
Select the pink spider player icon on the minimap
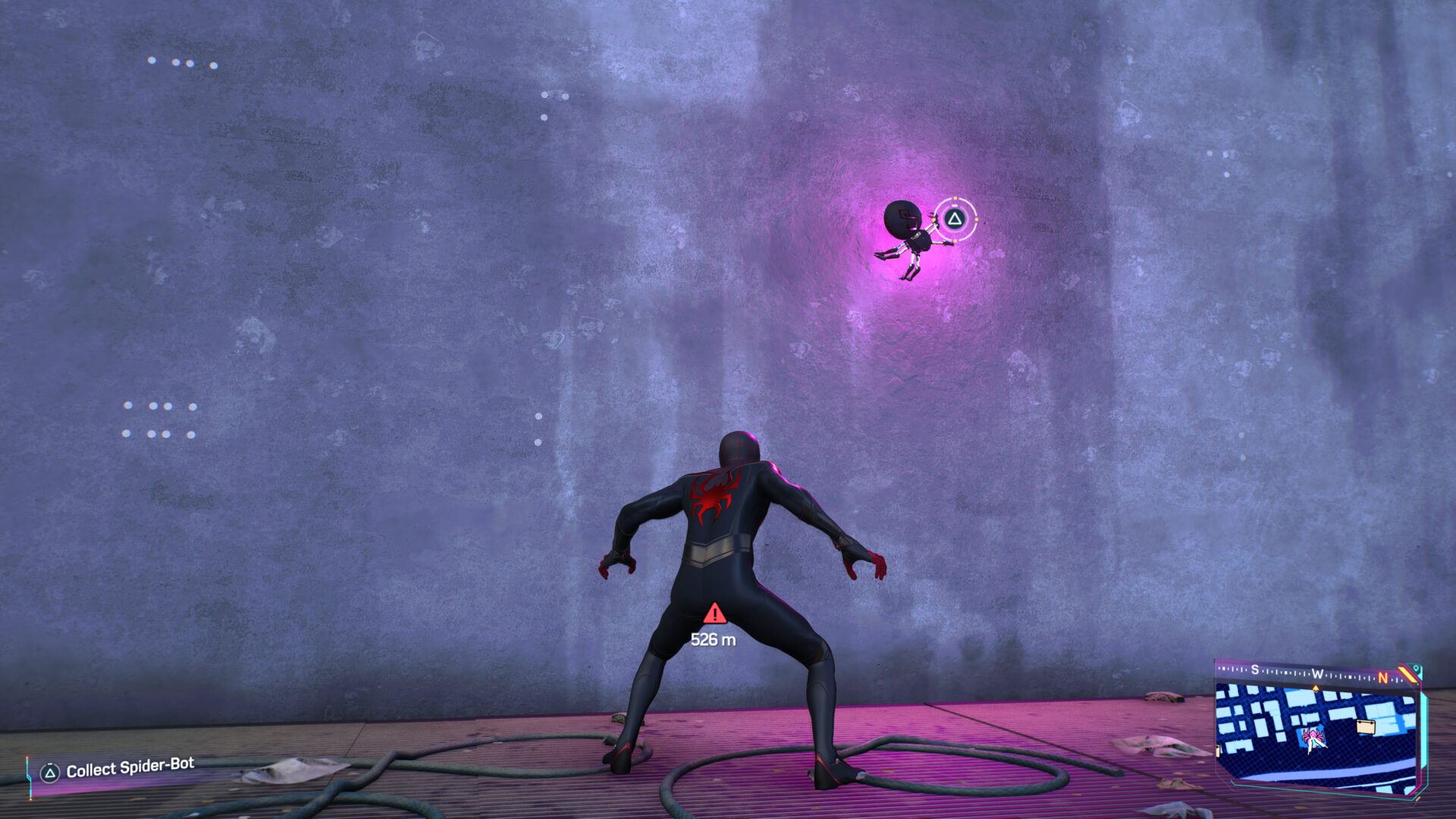(x=1313, y=736)
